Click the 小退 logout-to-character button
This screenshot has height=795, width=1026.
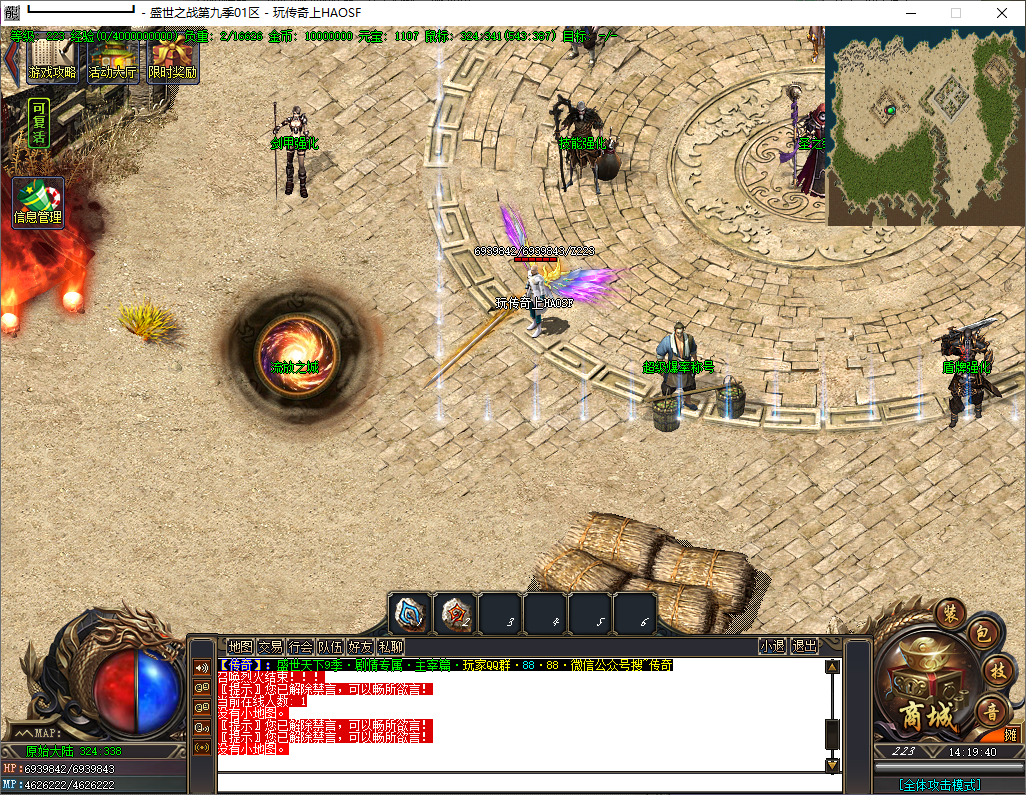[772, 647]
